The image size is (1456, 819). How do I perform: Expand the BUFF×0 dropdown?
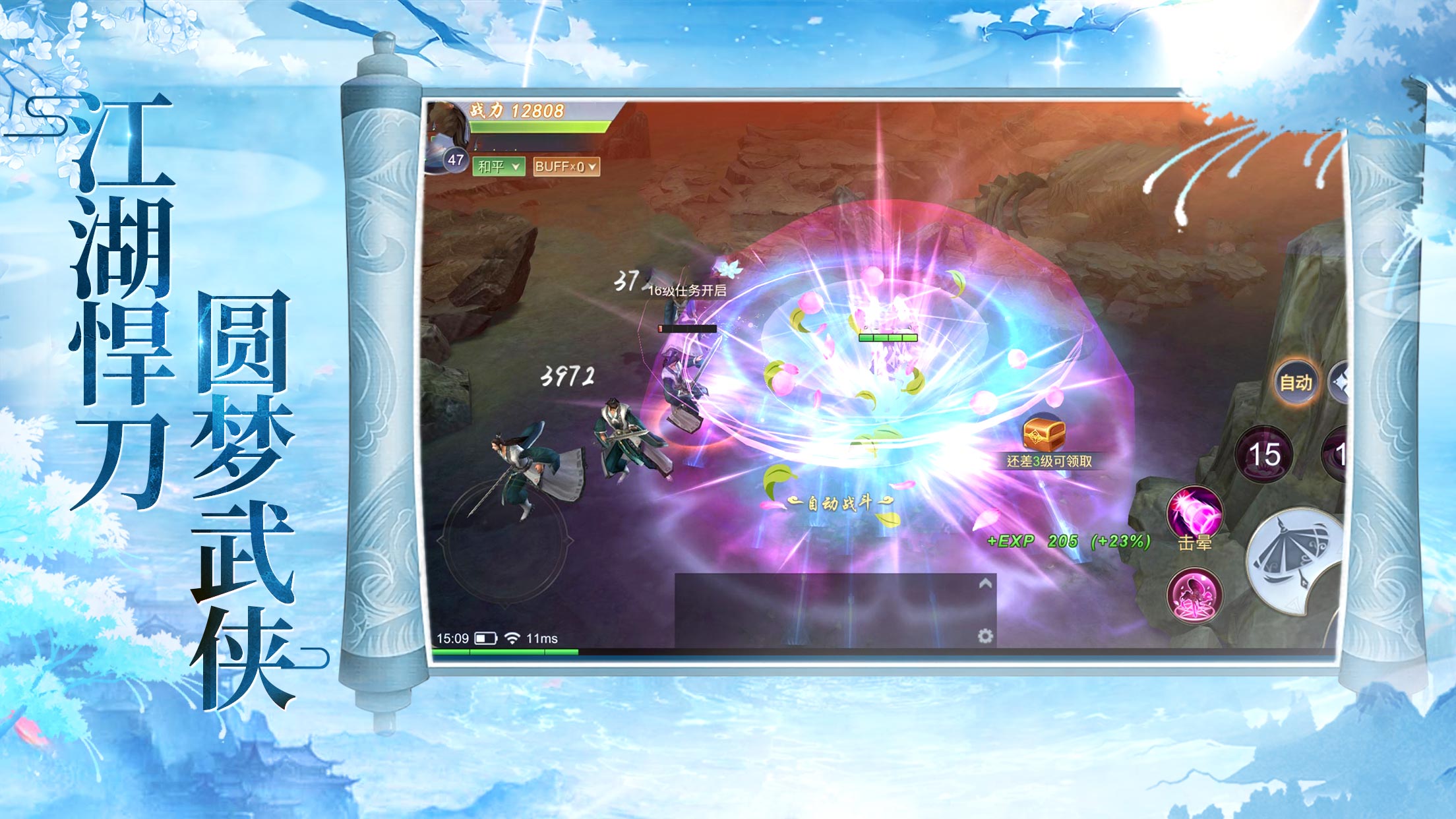[566, 166]
